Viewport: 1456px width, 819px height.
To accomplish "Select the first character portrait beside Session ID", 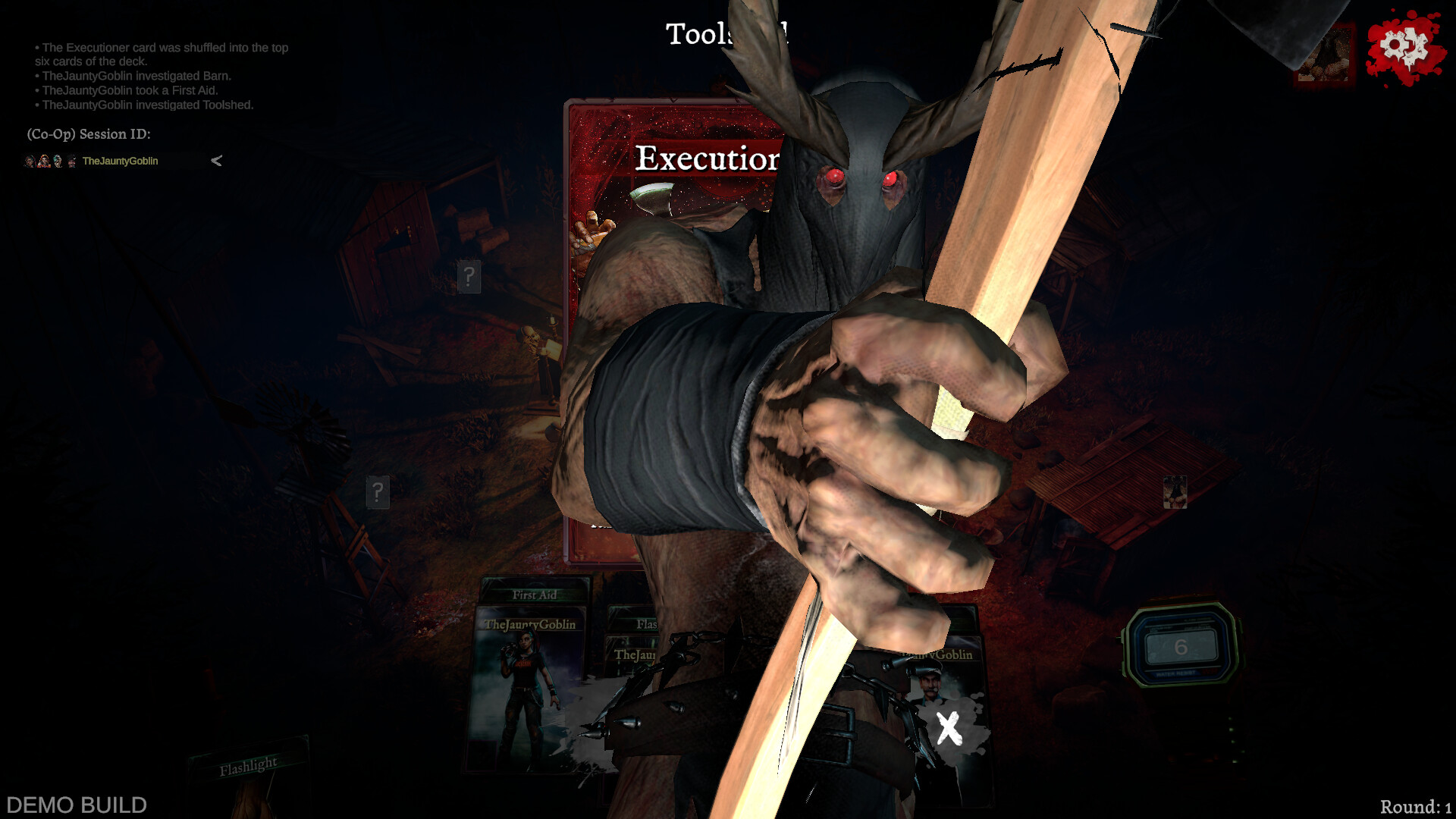I will 30,161.
